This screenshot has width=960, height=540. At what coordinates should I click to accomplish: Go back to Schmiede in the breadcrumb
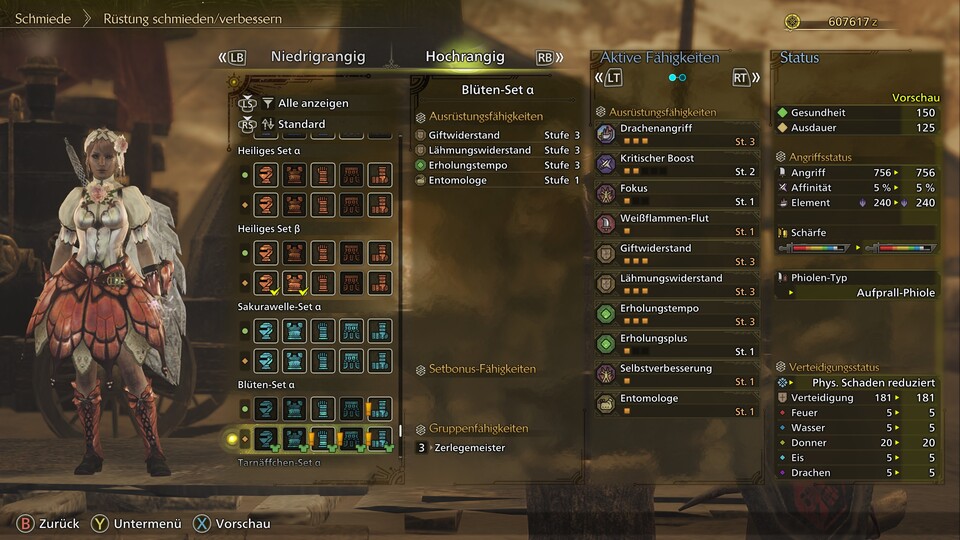[x=41, y=18]
